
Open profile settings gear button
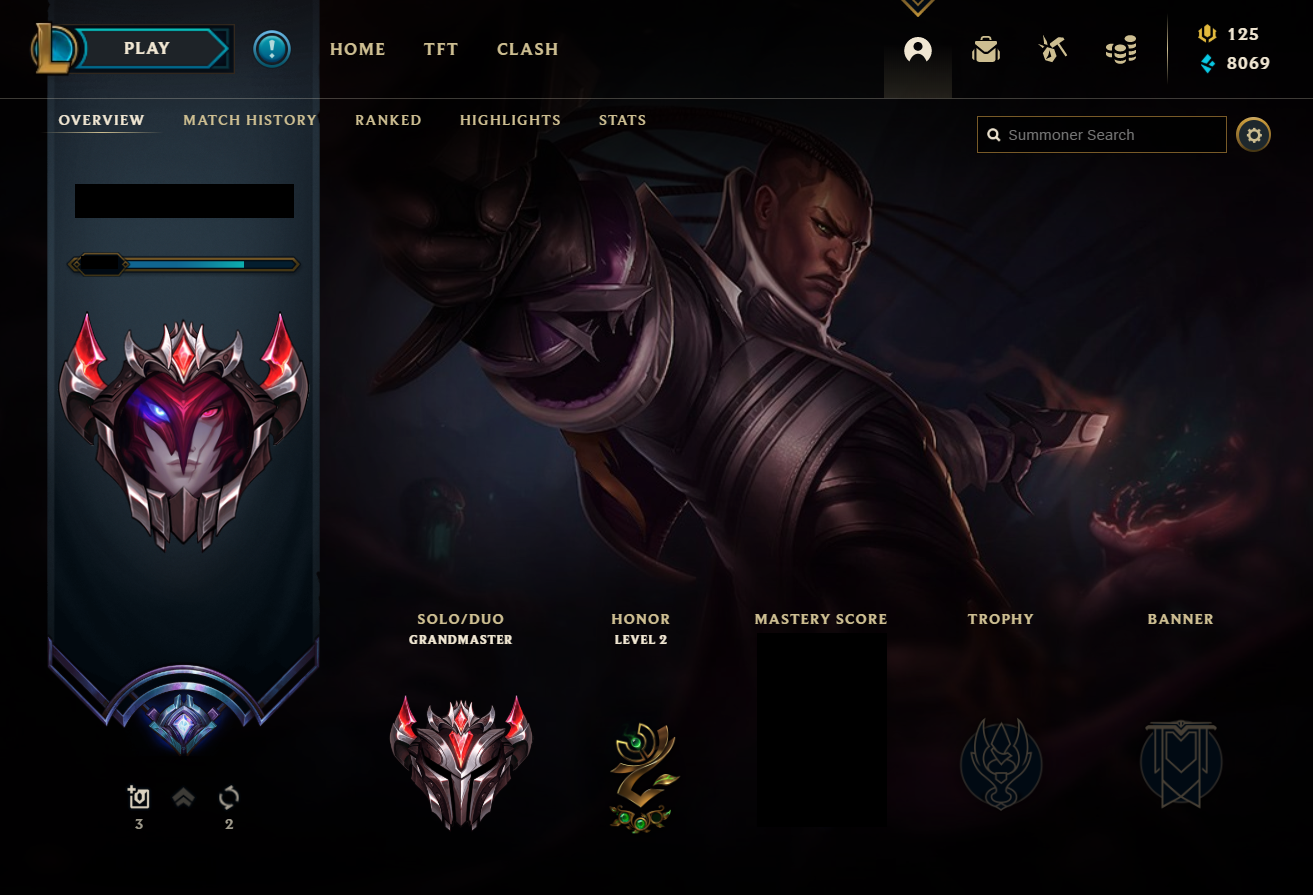pyautogui.click(x=1253, y=134)
